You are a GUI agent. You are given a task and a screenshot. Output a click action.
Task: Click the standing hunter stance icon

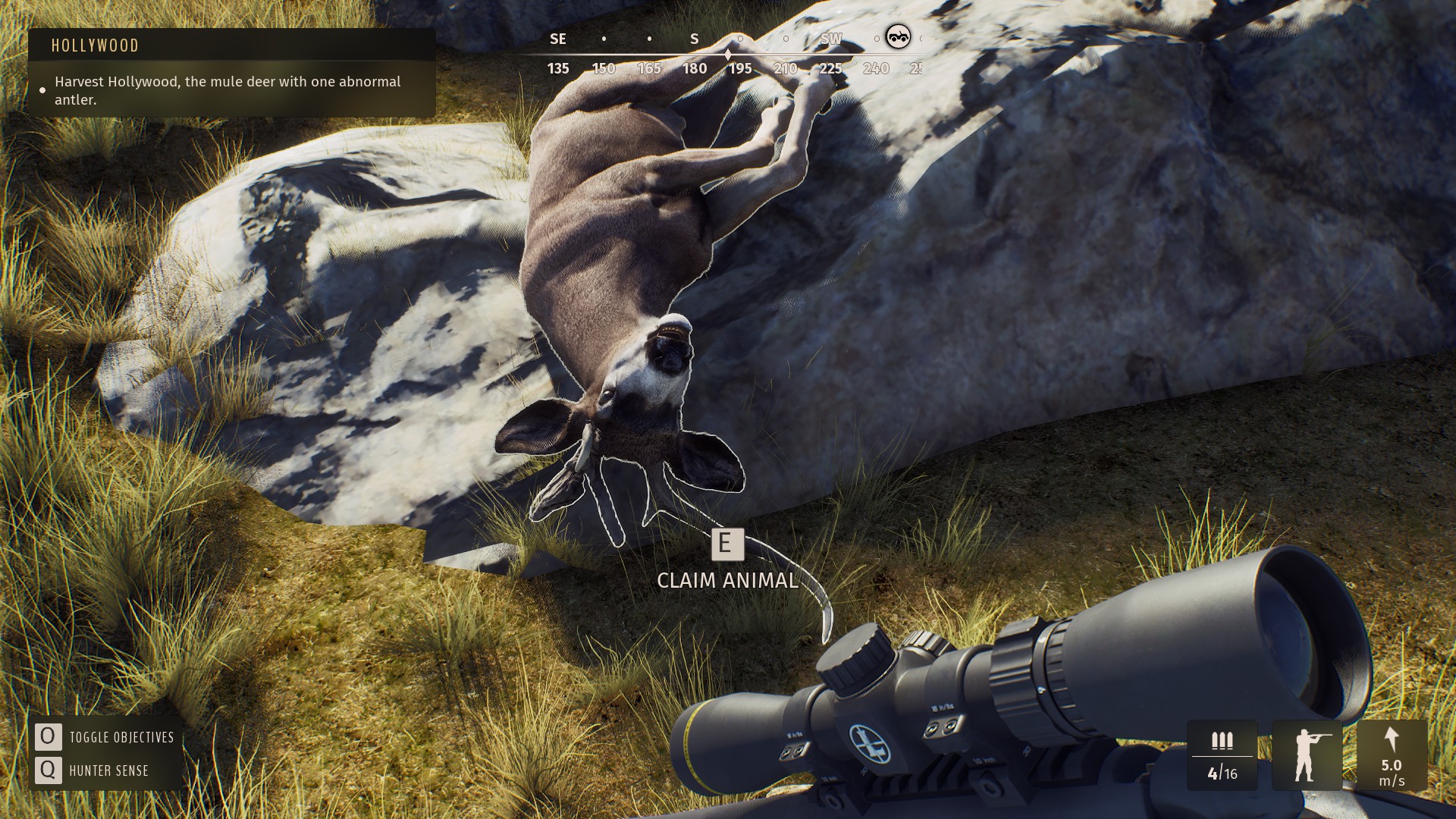point(1306,755)
